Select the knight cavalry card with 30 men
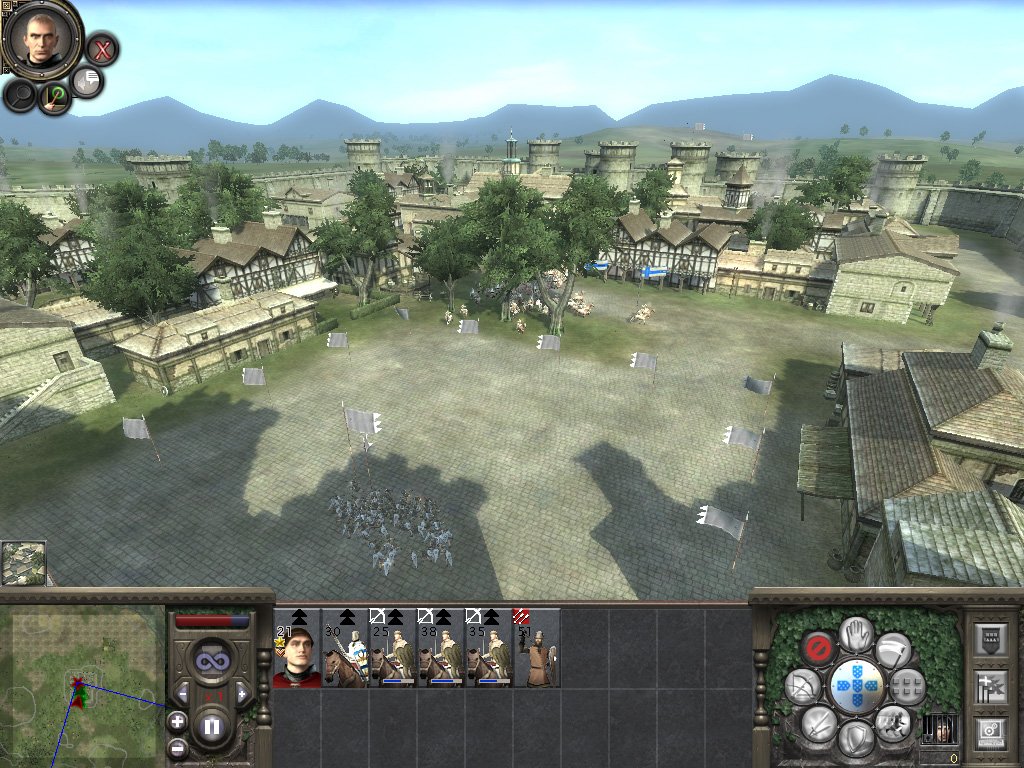Screen dimensions: 1024x768 tap(345, 648)
